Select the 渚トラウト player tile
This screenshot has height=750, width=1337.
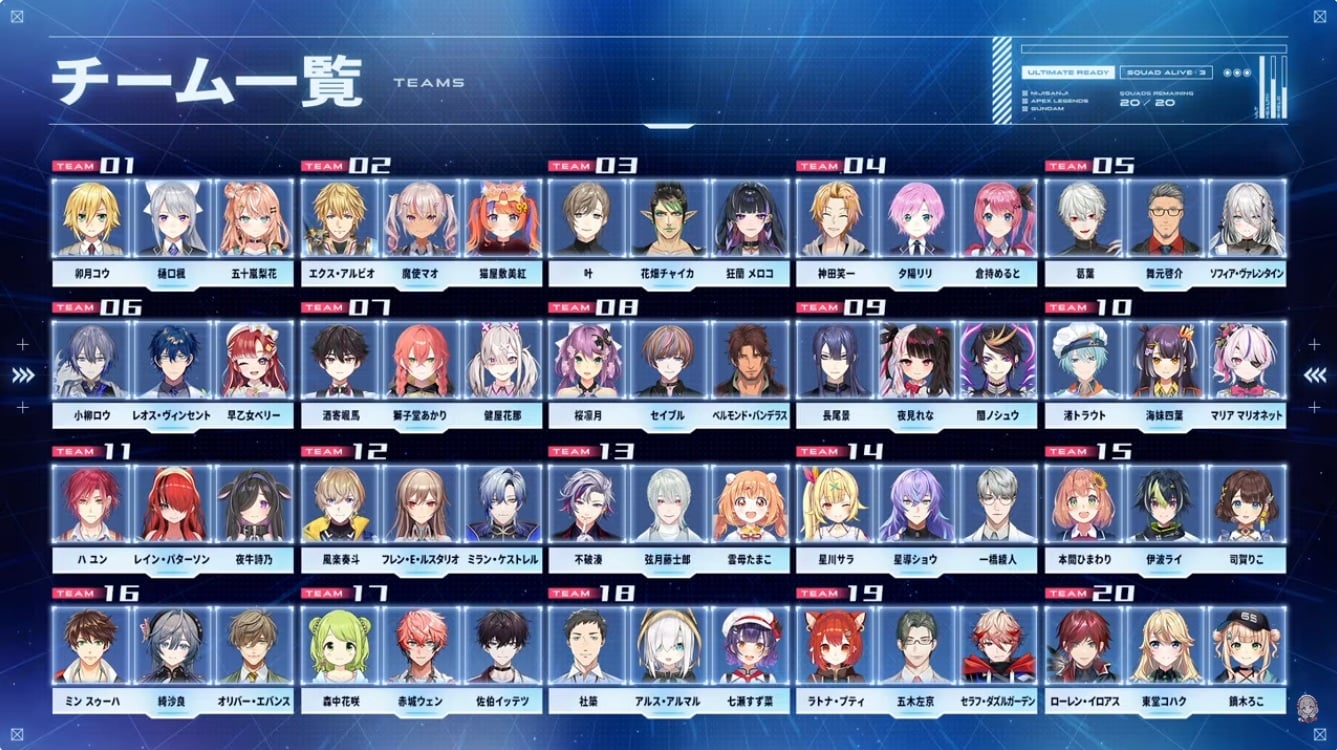pyautogui.click(x=1083, y=360)
